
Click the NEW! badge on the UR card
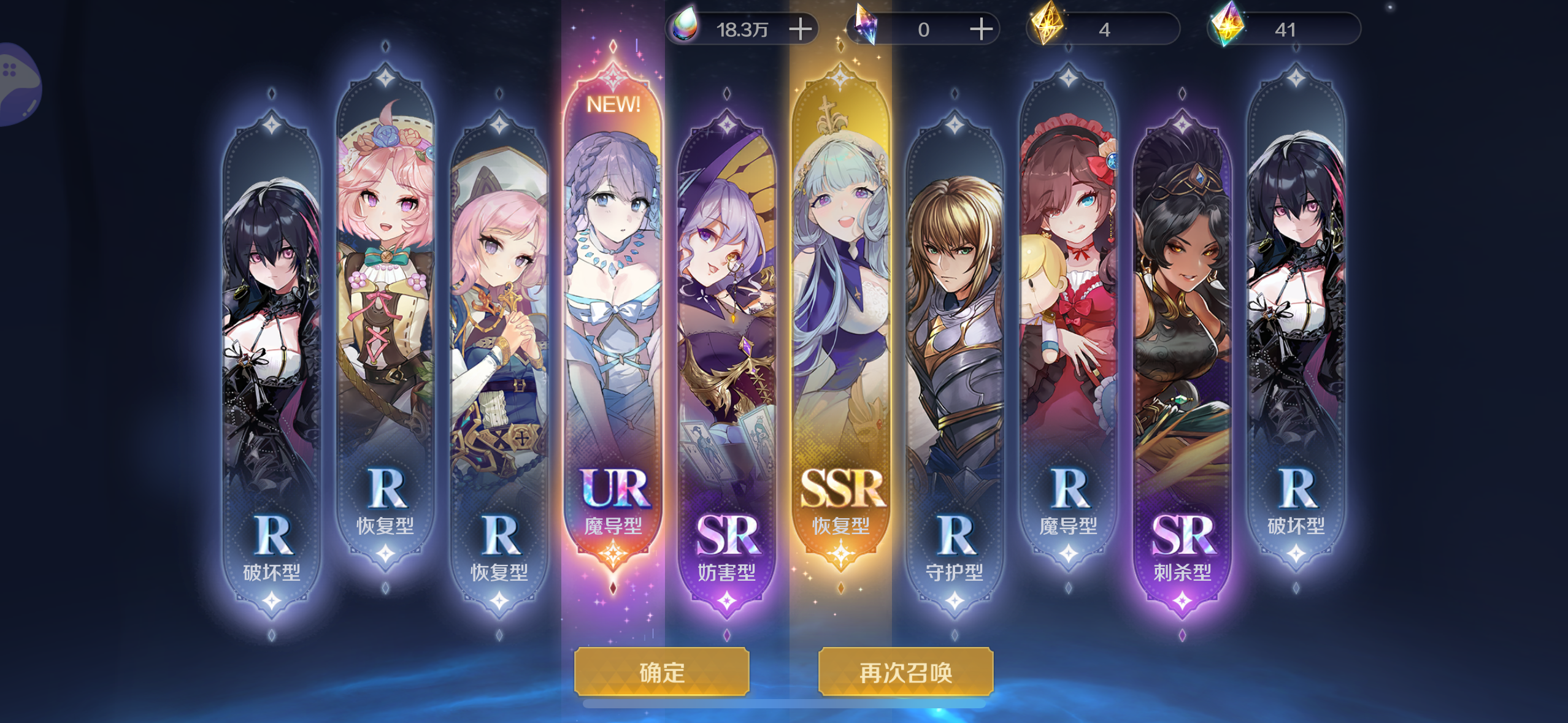tap(614, 105)
